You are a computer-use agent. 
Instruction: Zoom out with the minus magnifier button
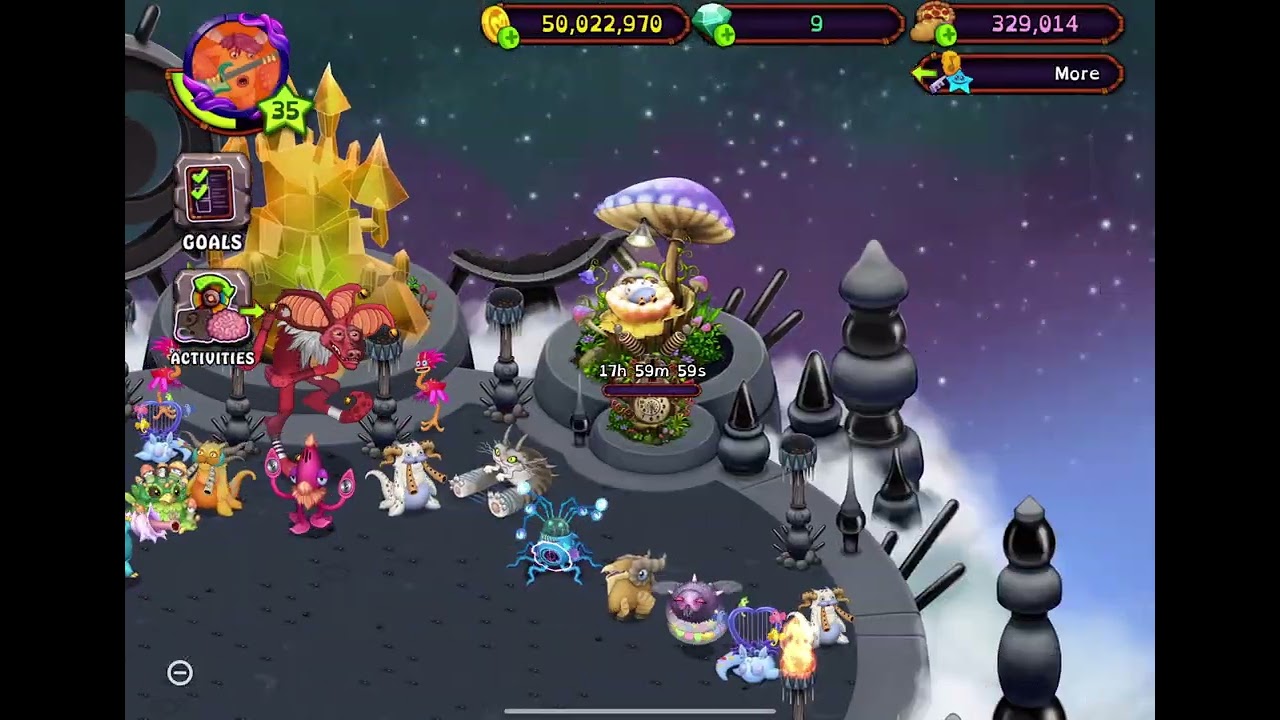pos(180,673)
